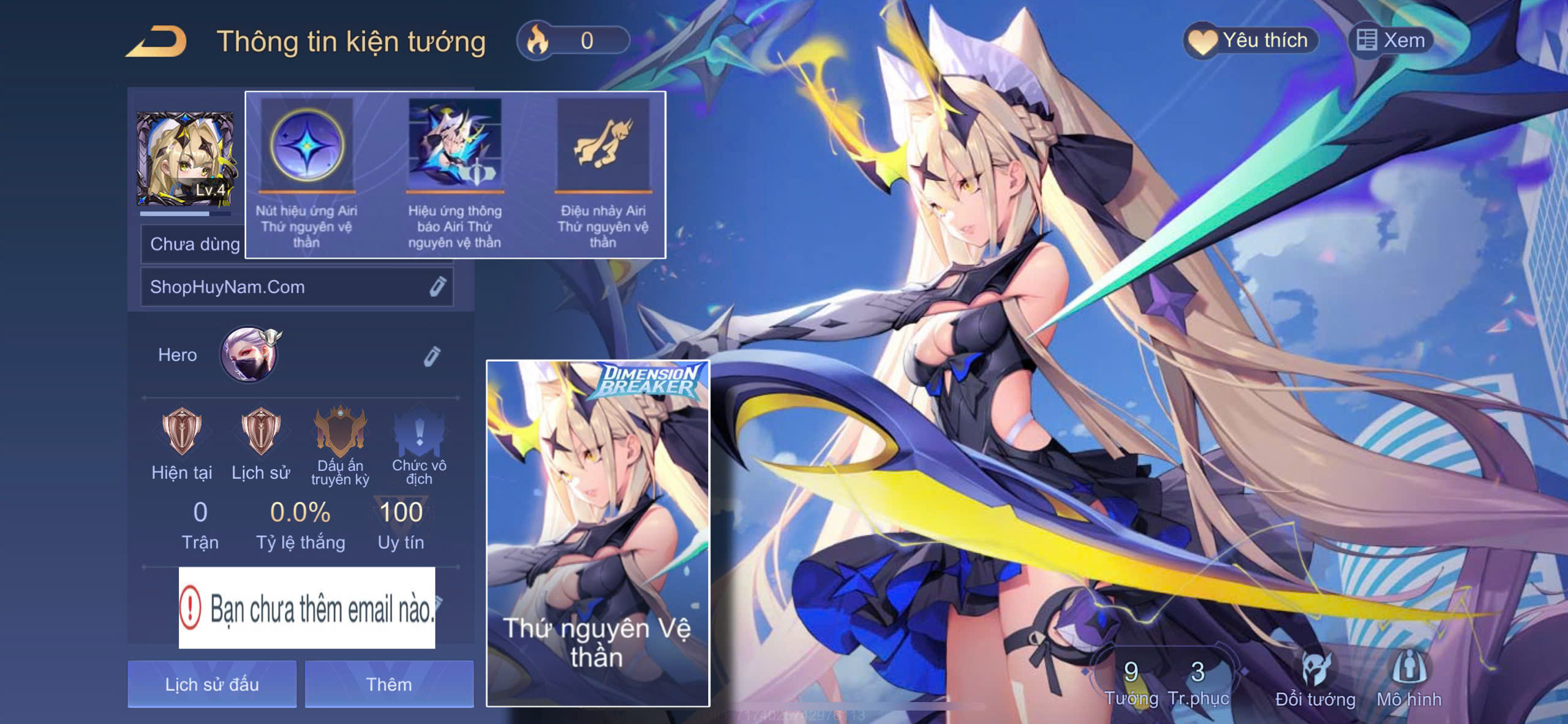Edit the ShopHuyNam.Com name field
Image resolution: width=1568 pixels, height=724 pixels.
click(437, 287)
